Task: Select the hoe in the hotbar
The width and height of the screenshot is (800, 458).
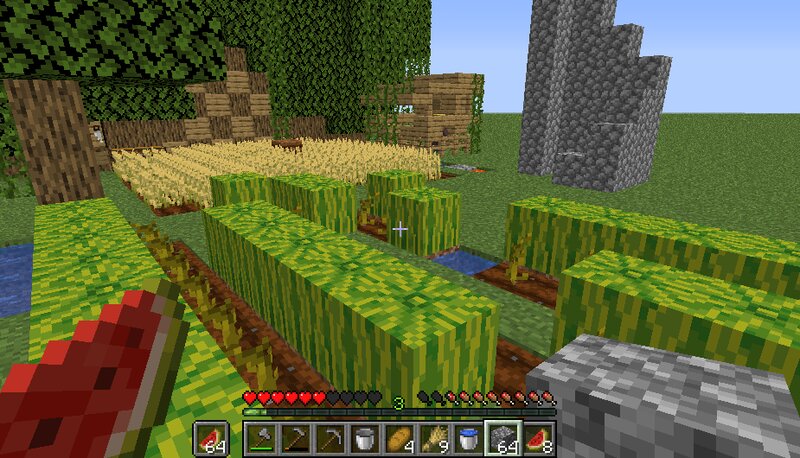Action: 295,438
